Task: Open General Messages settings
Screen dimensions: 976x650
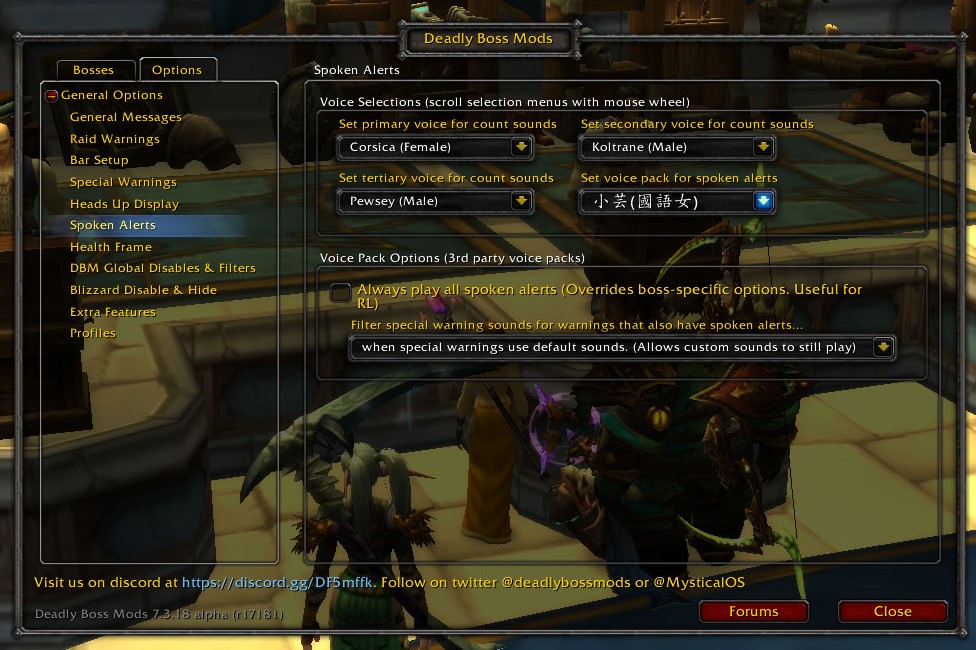Action: (x=125, y=117)
